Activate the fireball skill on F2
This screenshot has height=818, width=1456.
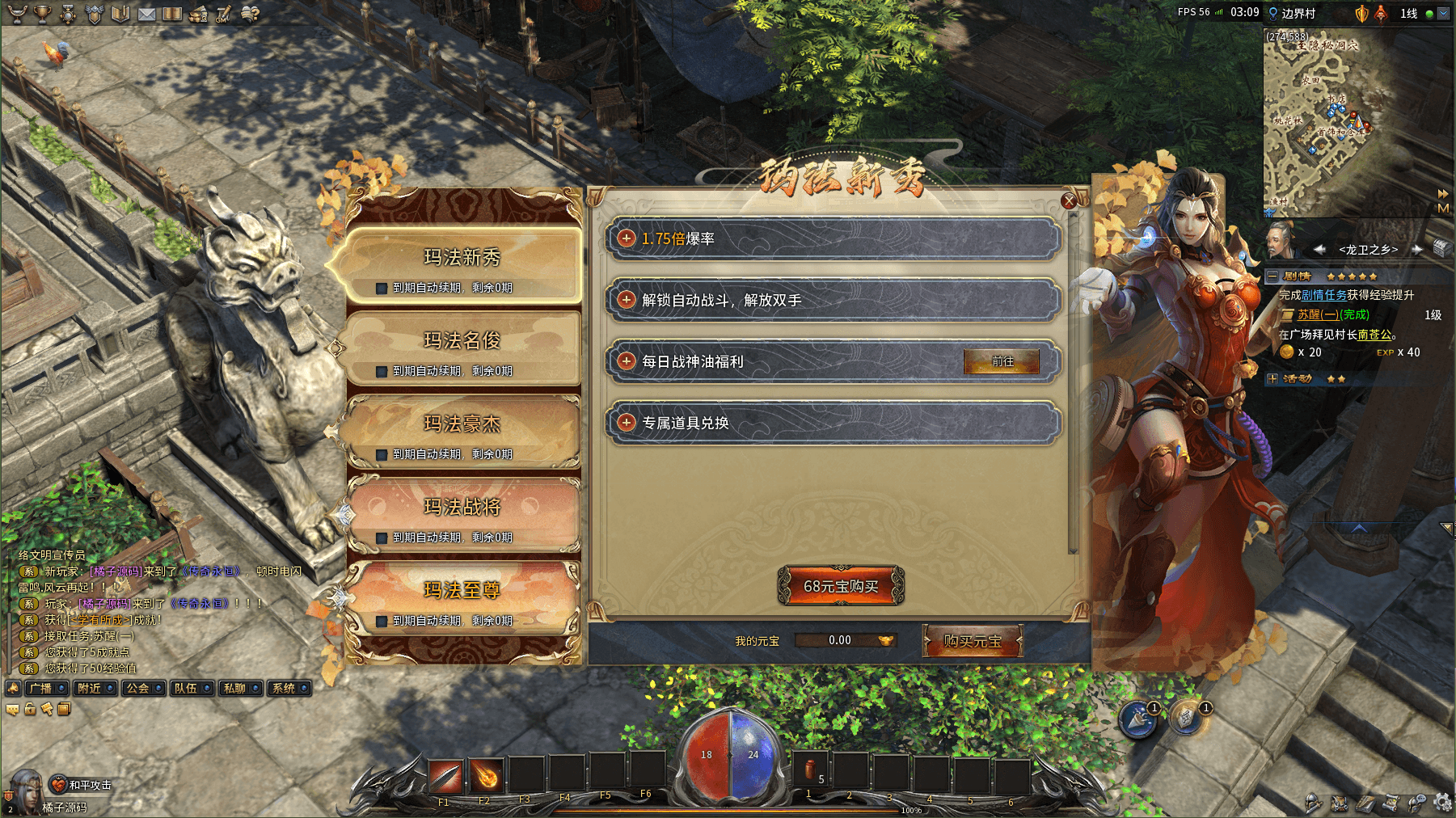486,776
